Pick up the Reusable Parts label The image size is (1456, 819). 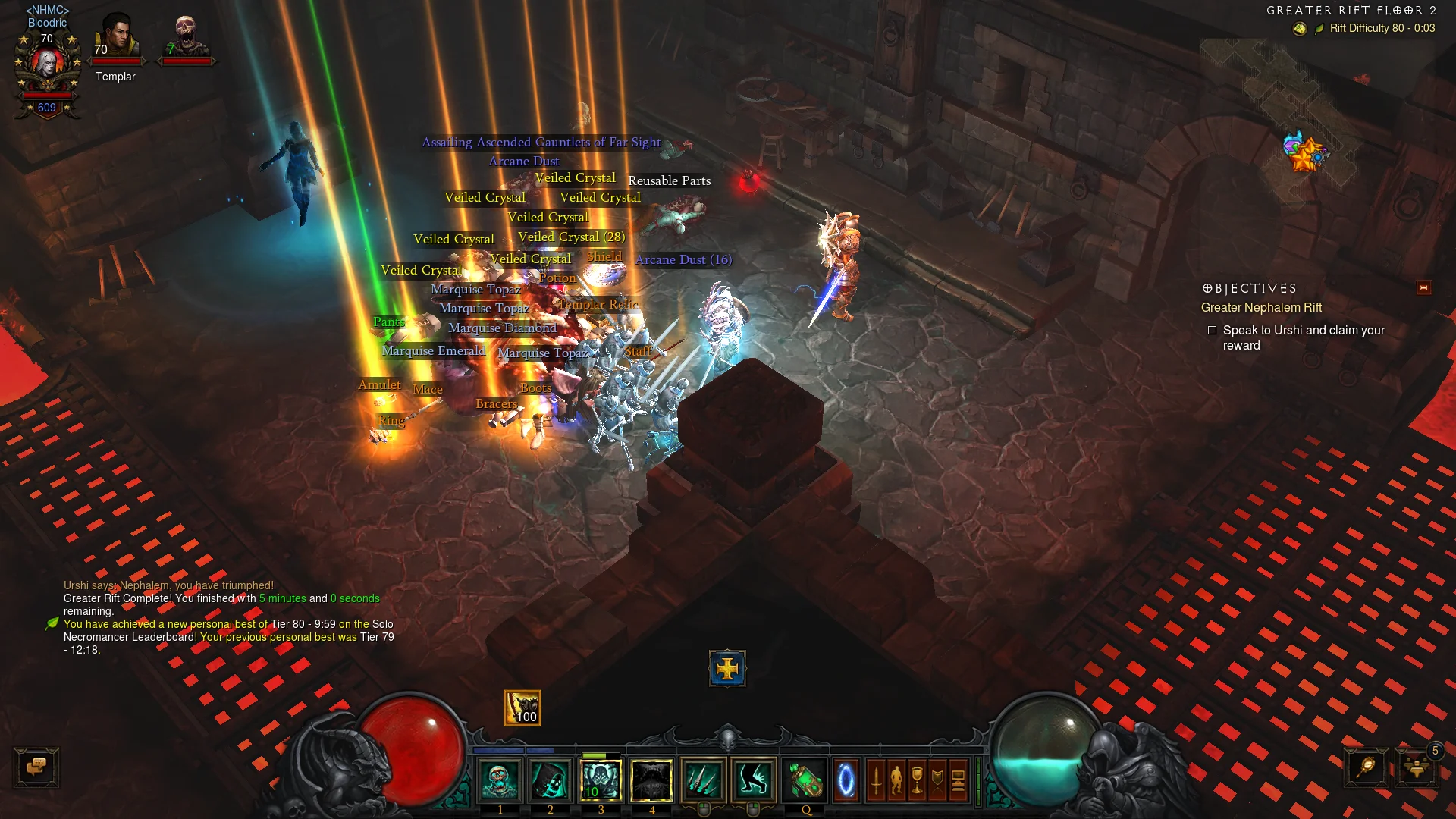pos(669,180)
